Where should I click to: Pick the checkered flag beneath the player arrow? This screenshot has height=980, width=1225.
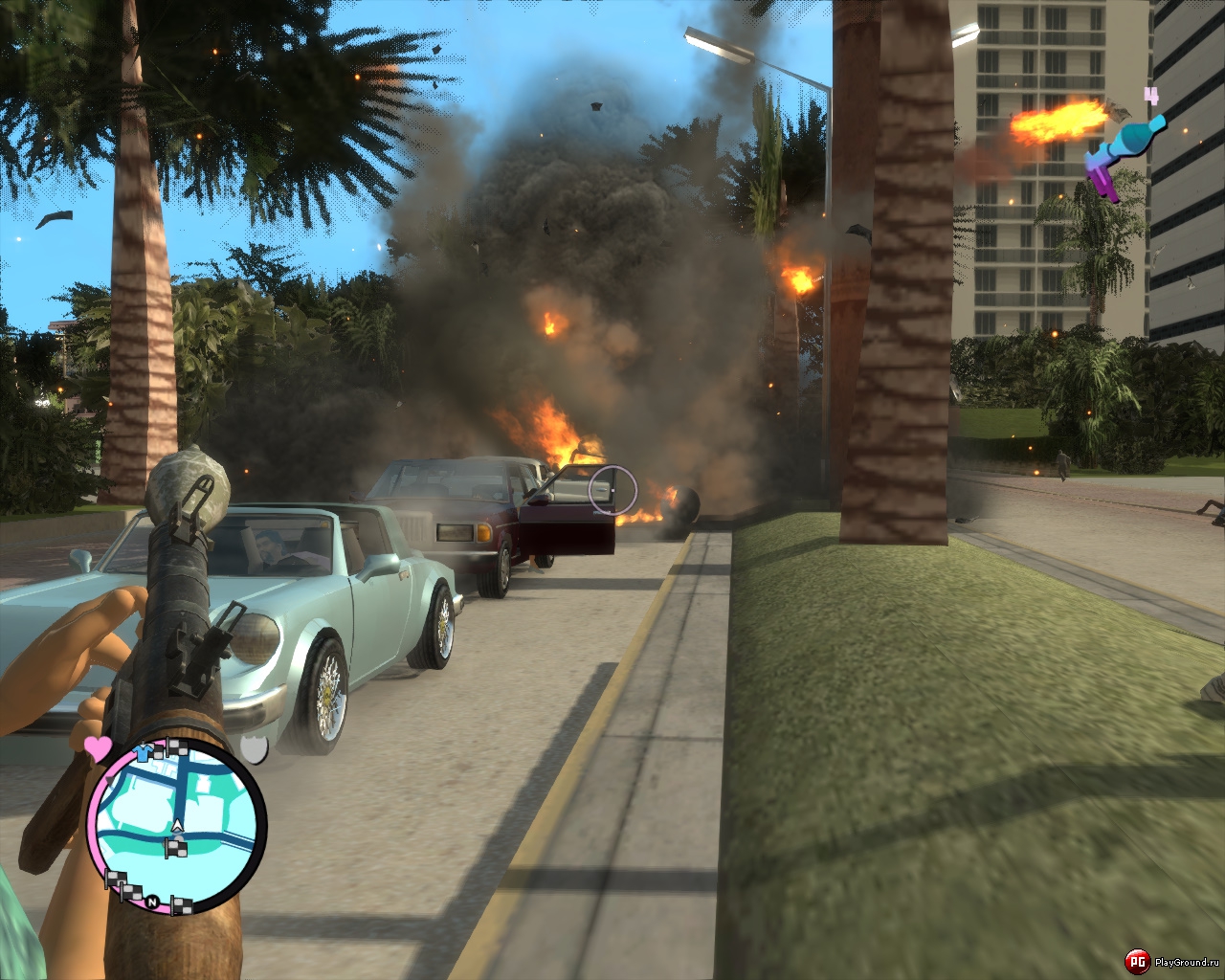176,847
